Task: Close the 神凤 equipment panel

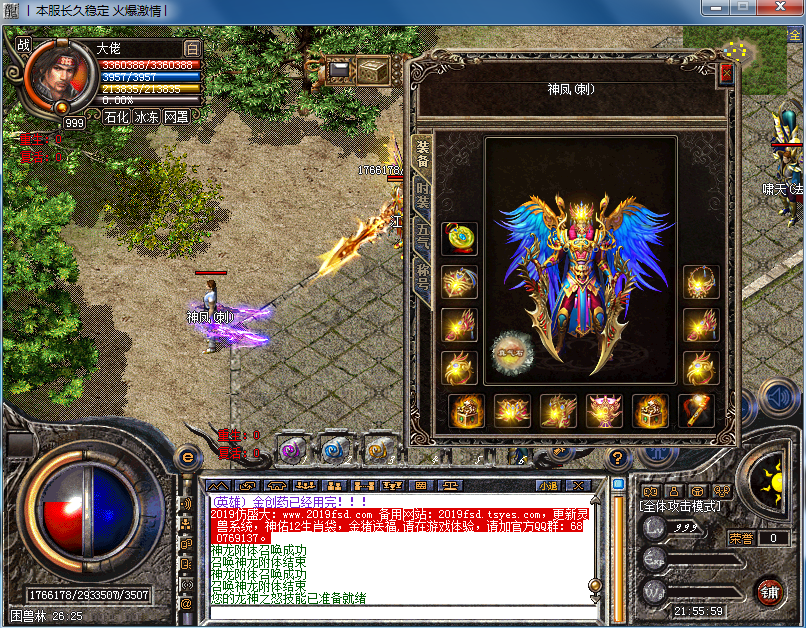Action: click(x=726, y=73)
